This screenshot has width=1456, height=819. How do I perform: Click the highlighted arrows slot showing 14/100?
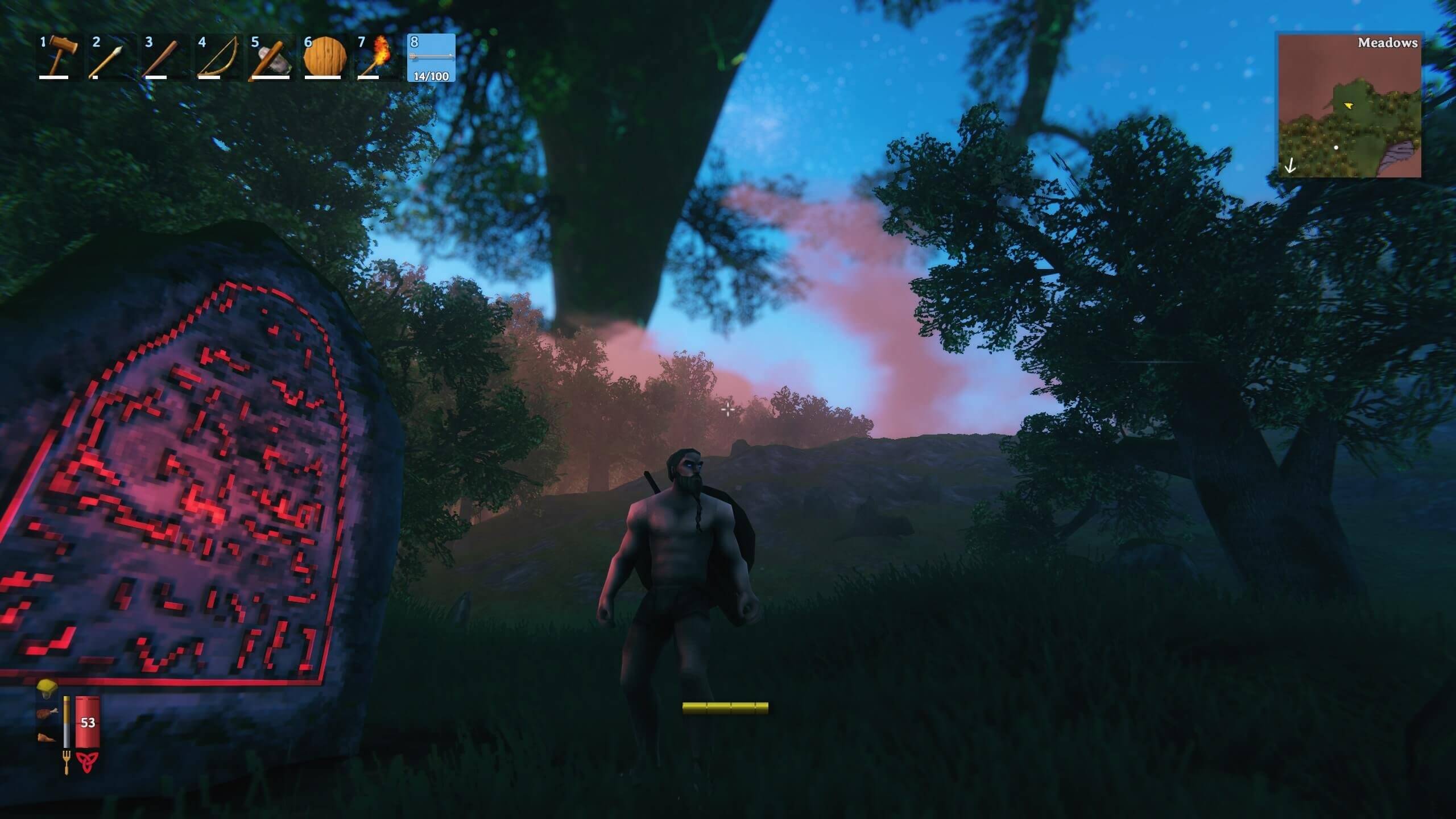point(431,57)
